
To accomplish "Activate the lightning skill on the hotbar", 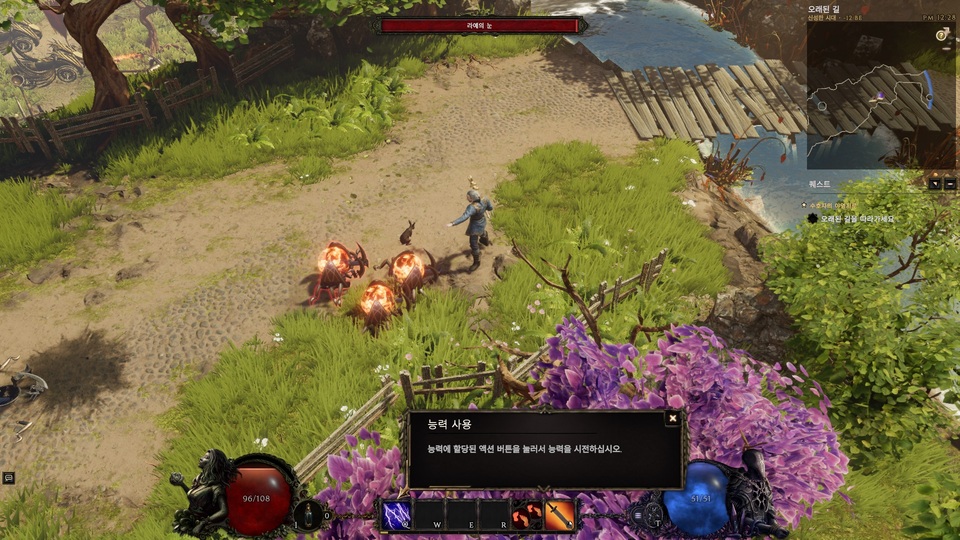I will click(x=397, y=515).
